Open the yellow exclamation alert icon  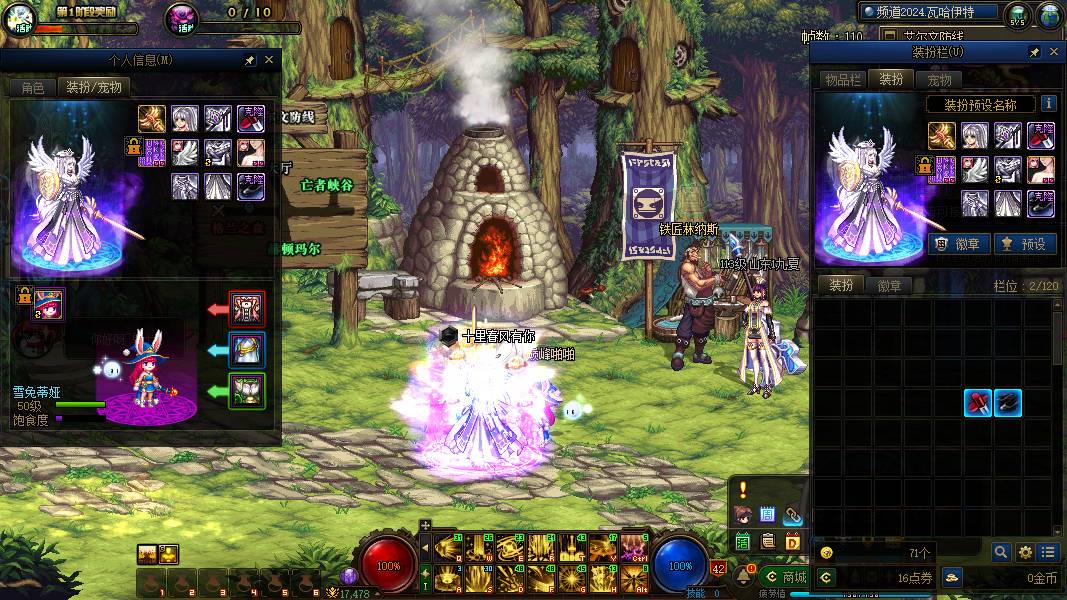click(743, 490)
